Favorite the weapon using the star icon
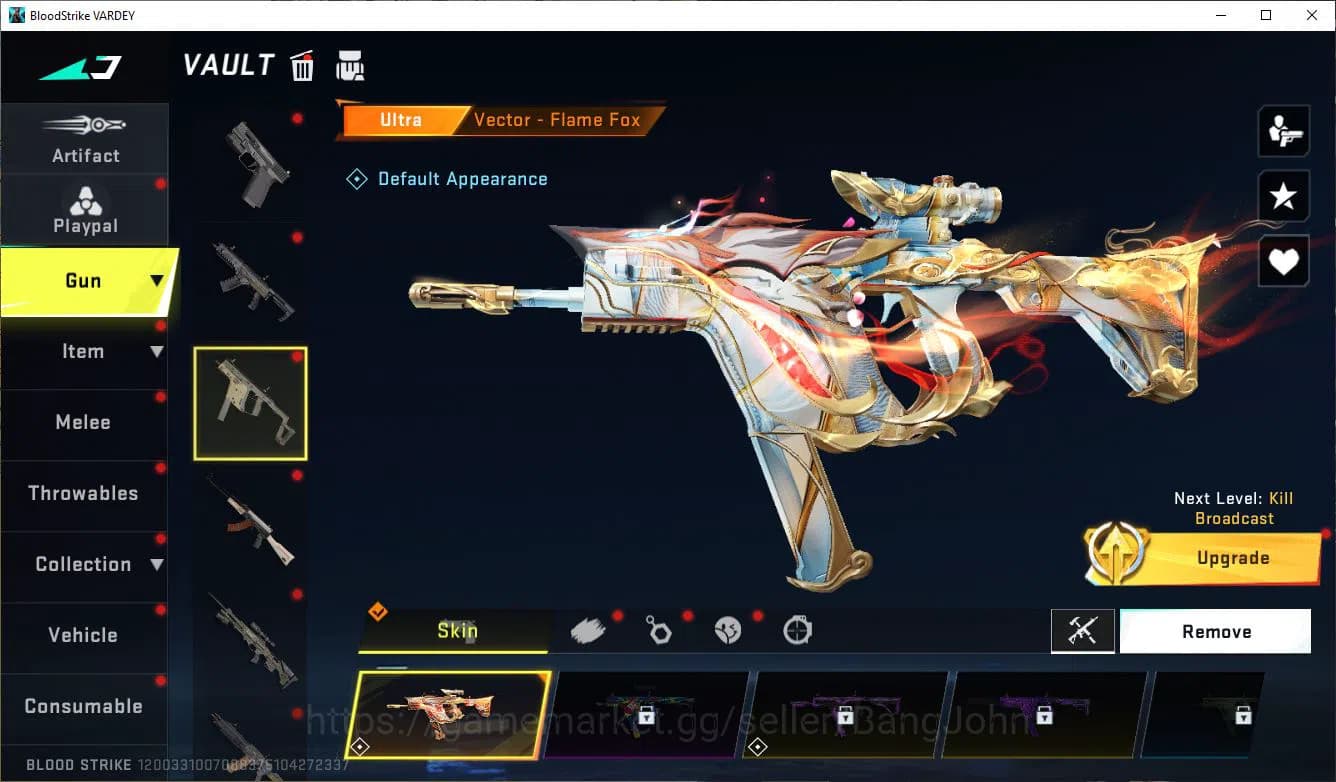Viewport: 1336px width, 782px height. (1283, 196)
